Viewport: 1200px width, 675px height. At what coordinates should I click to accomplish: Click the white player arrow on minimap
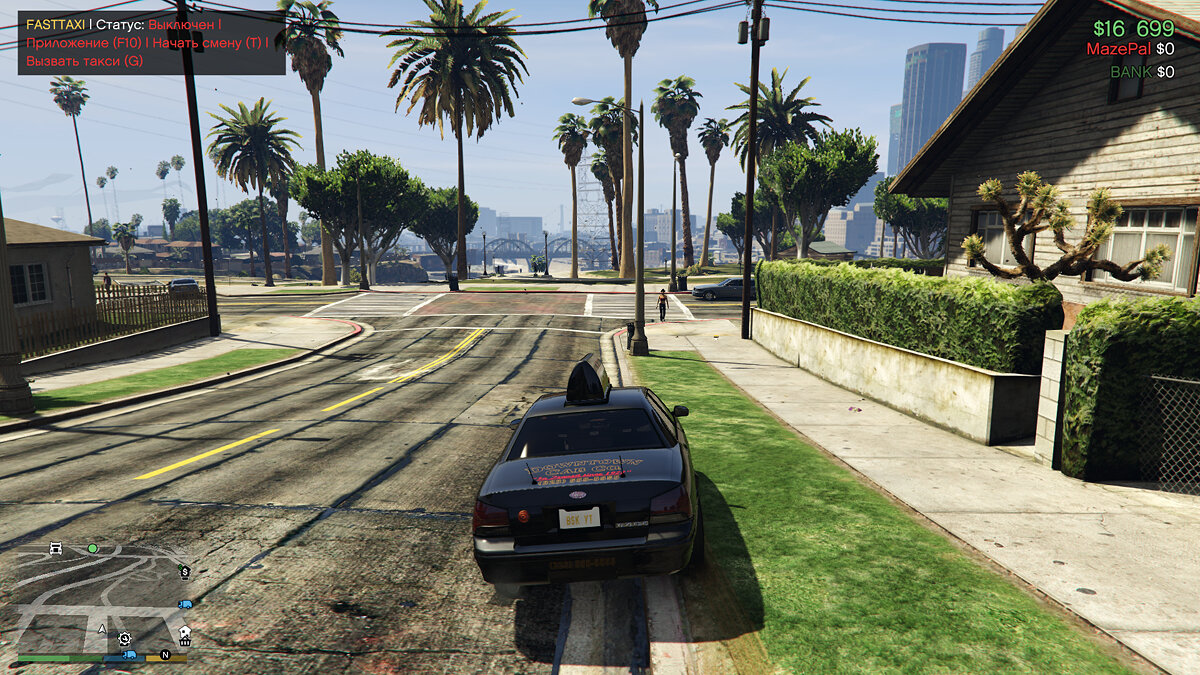pyautogui.click(x=102, y=630)
